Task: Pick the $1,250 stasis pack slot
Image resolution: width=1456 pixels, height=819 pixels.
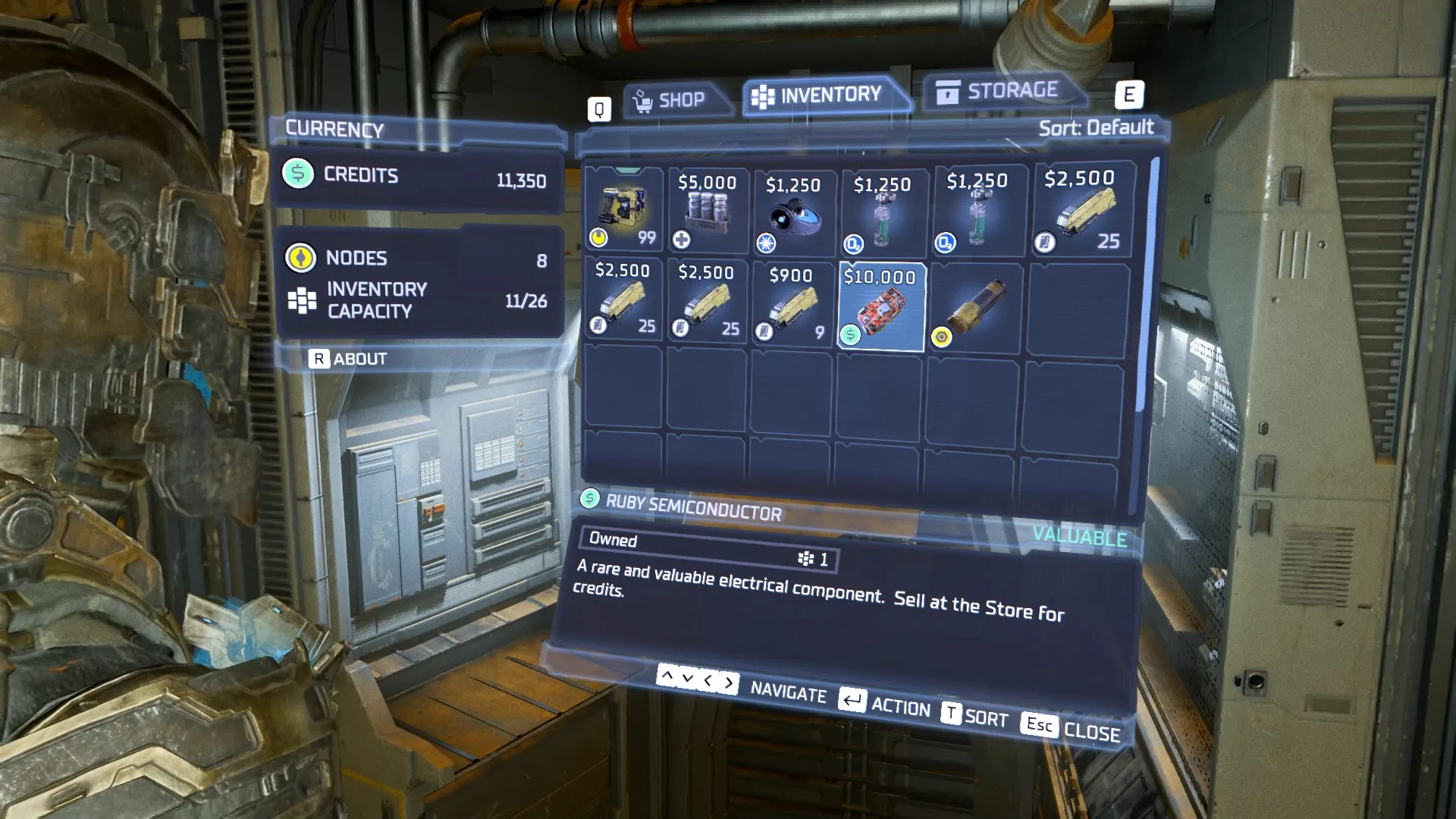Action: [792, 212]
